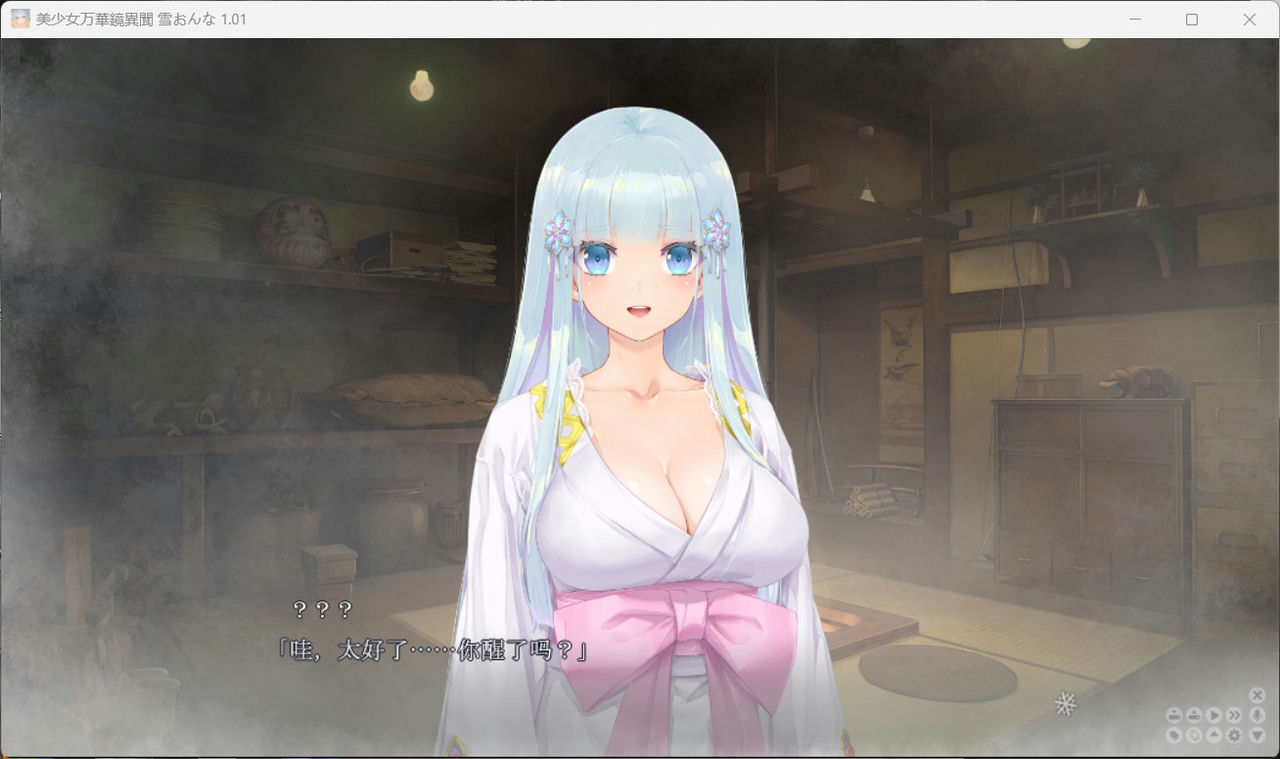1280x759 pixels.
Task: Minimize the game window
Action: [x=1135, y=19]
